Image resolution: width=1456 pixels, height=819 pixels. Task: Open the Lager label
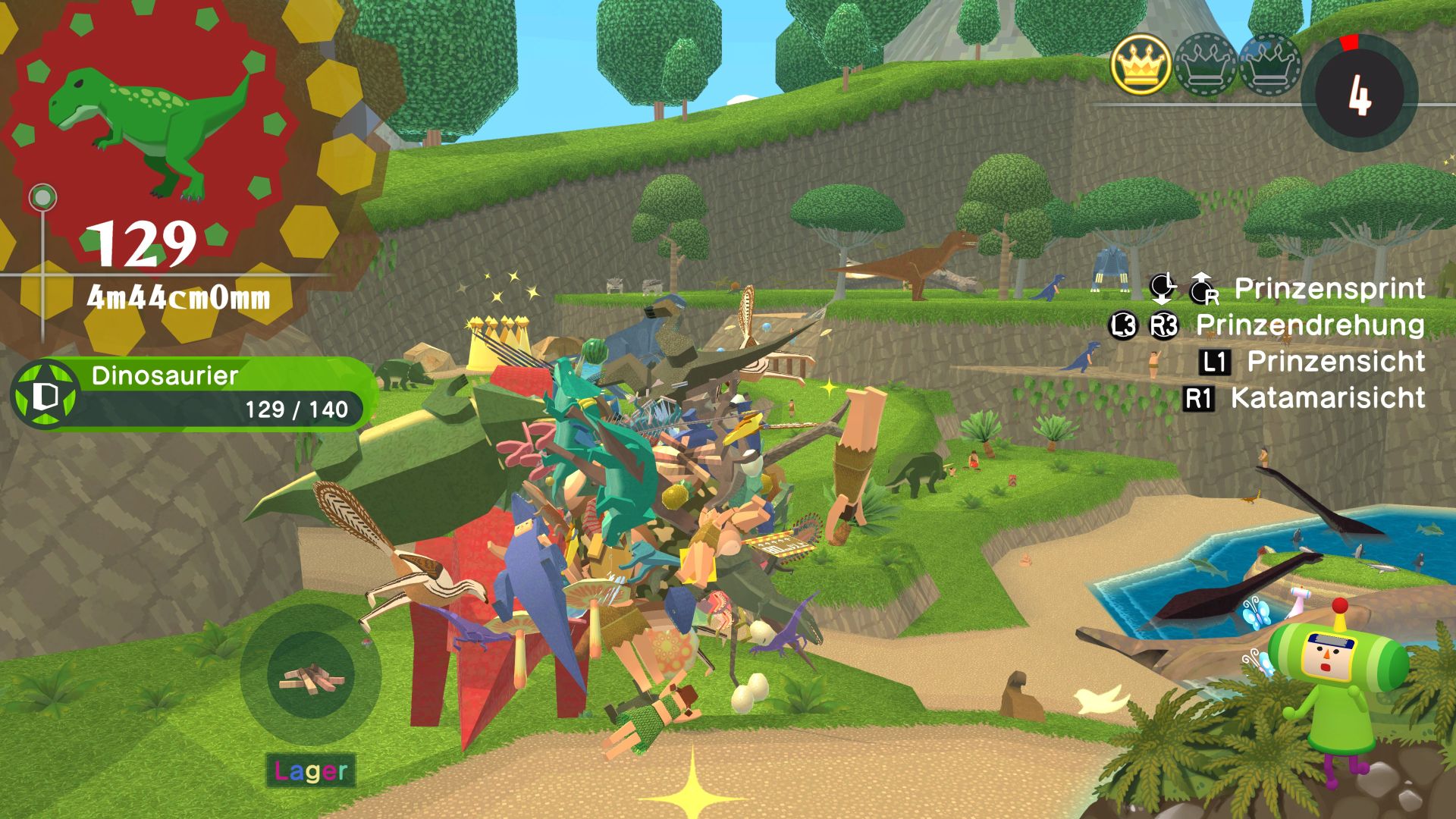pos(311,771)
